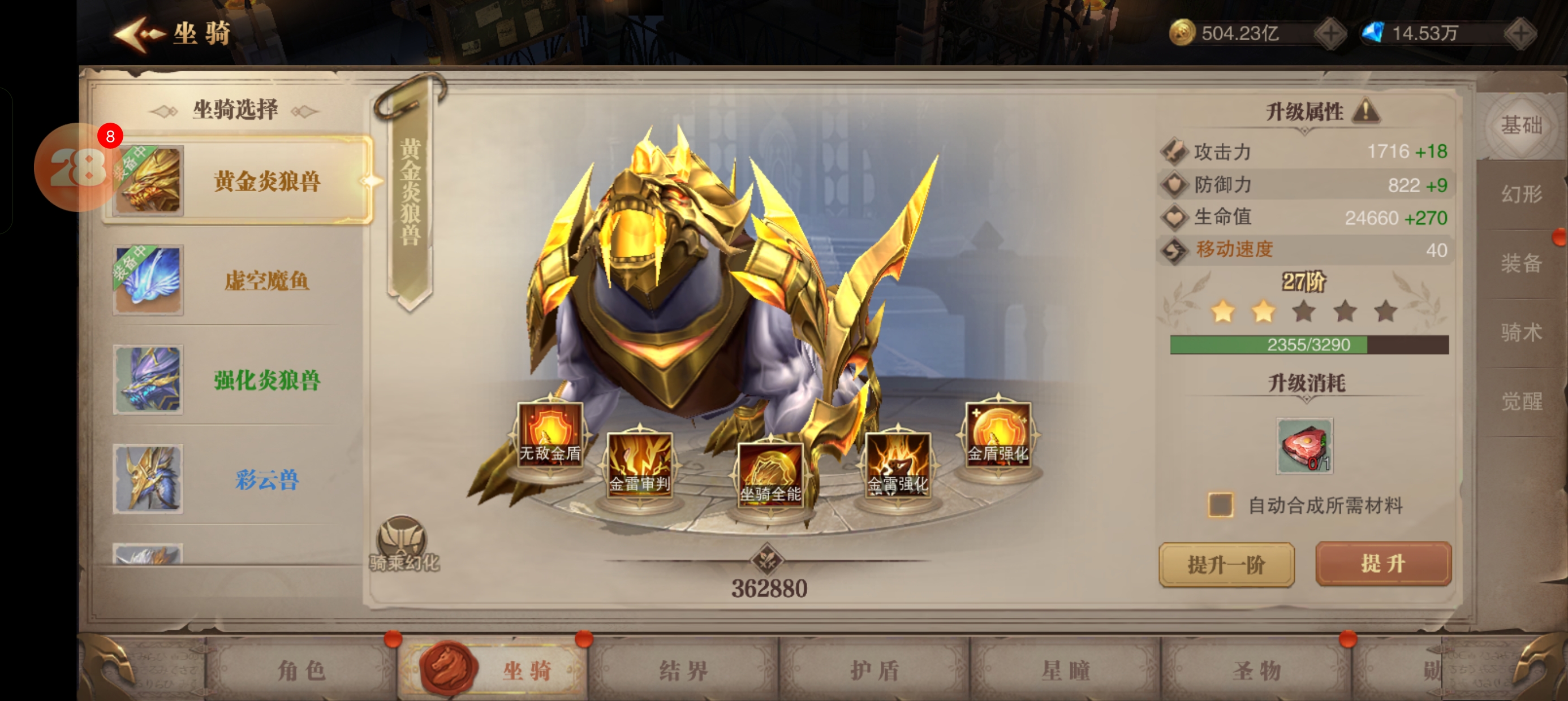Add diamonds with the gem plus button

coord(1520,33)
